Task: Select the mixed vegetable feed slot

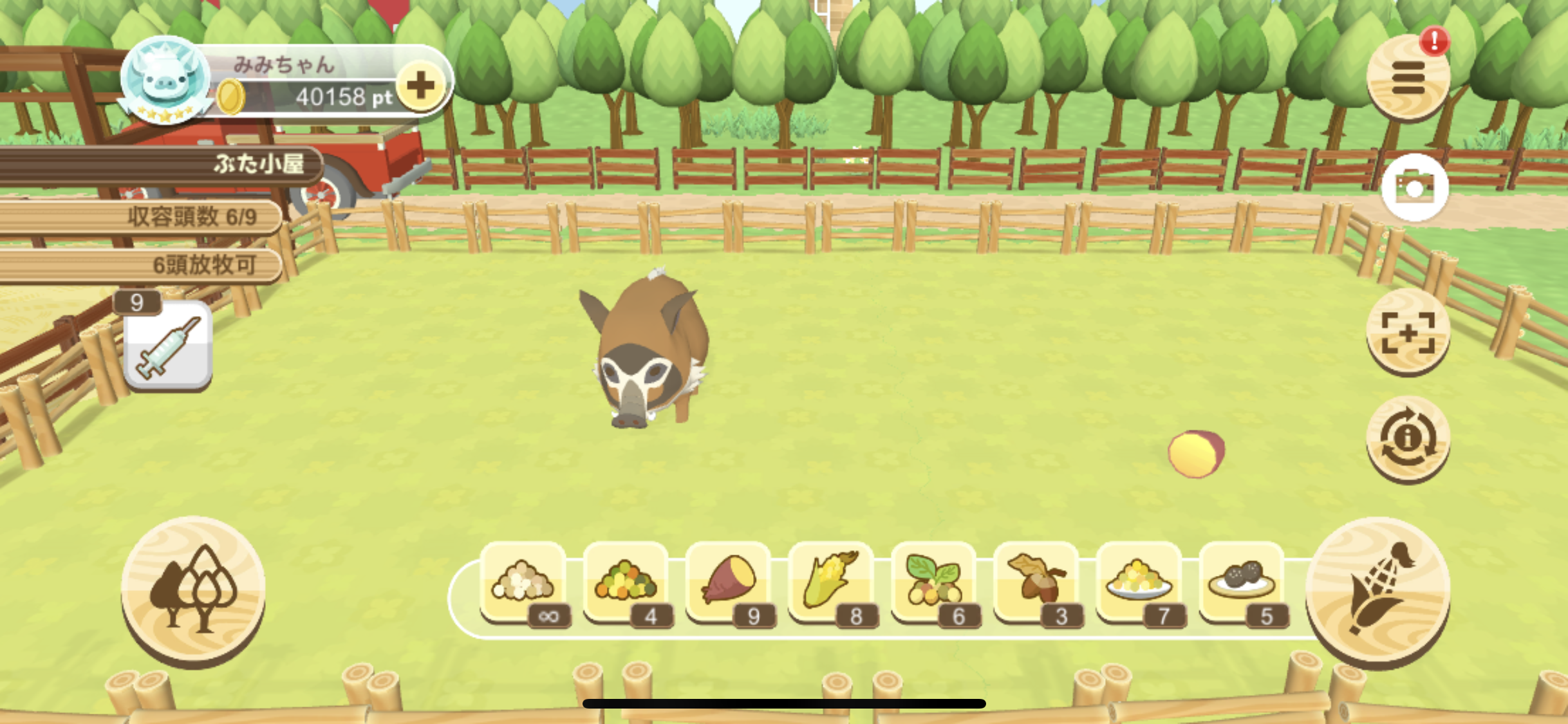Action: pyautogui.click(x=626, y=582)
